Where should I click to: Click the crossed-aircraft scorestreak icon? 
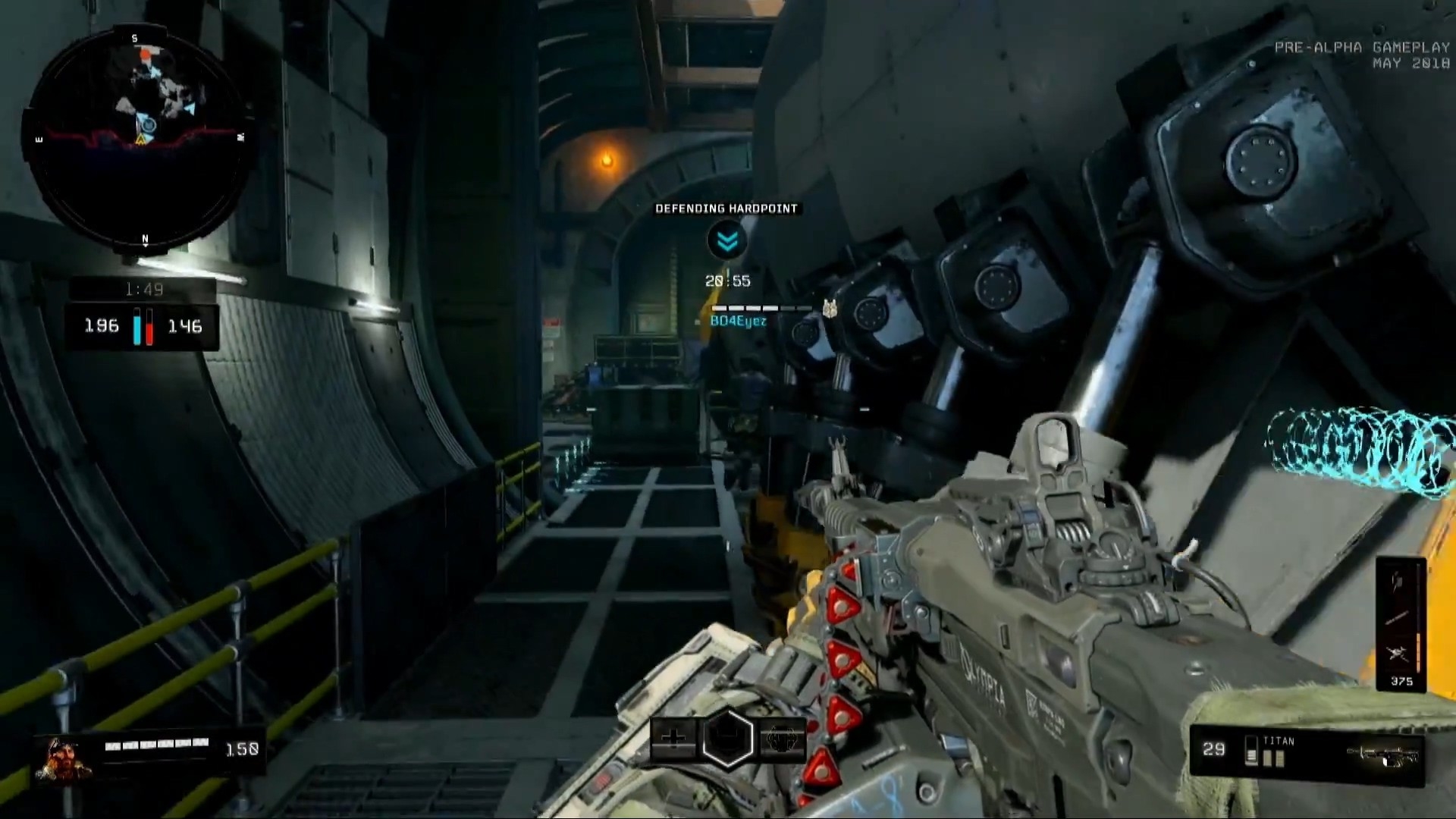click(x=1398, y=653)
